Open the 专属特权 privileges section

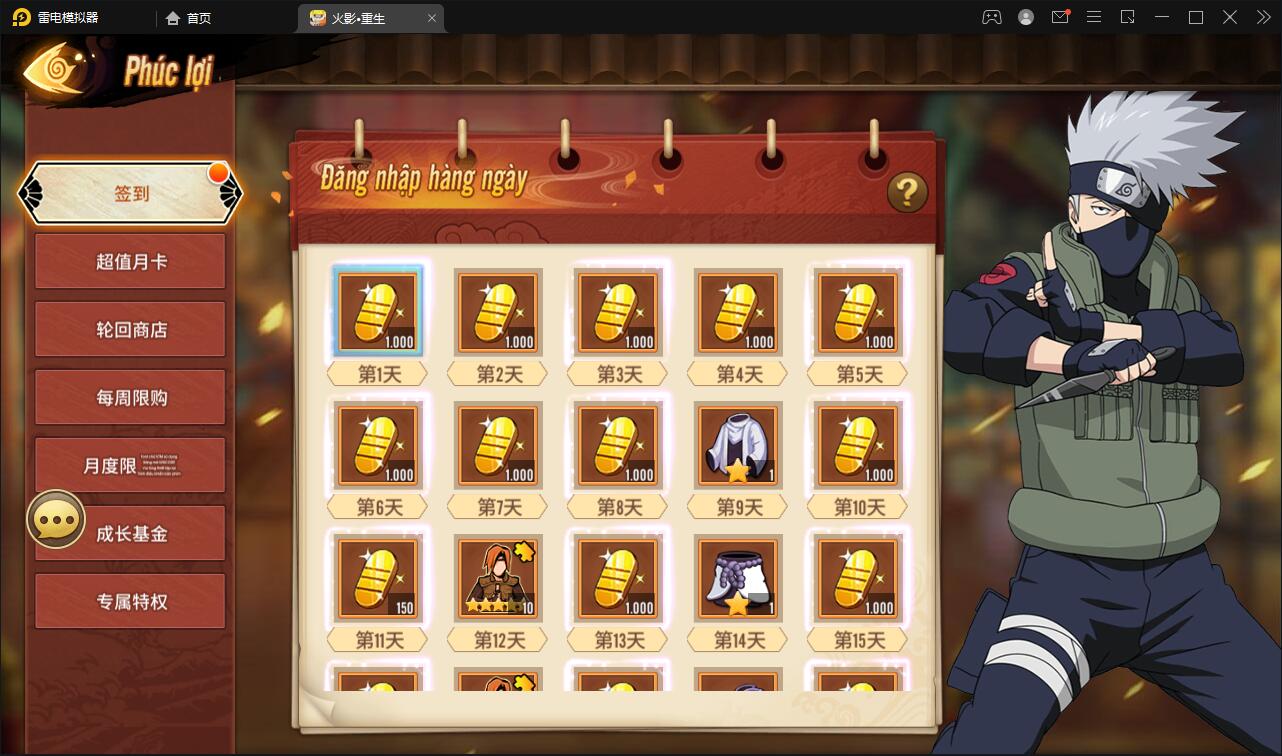point(130,601)
